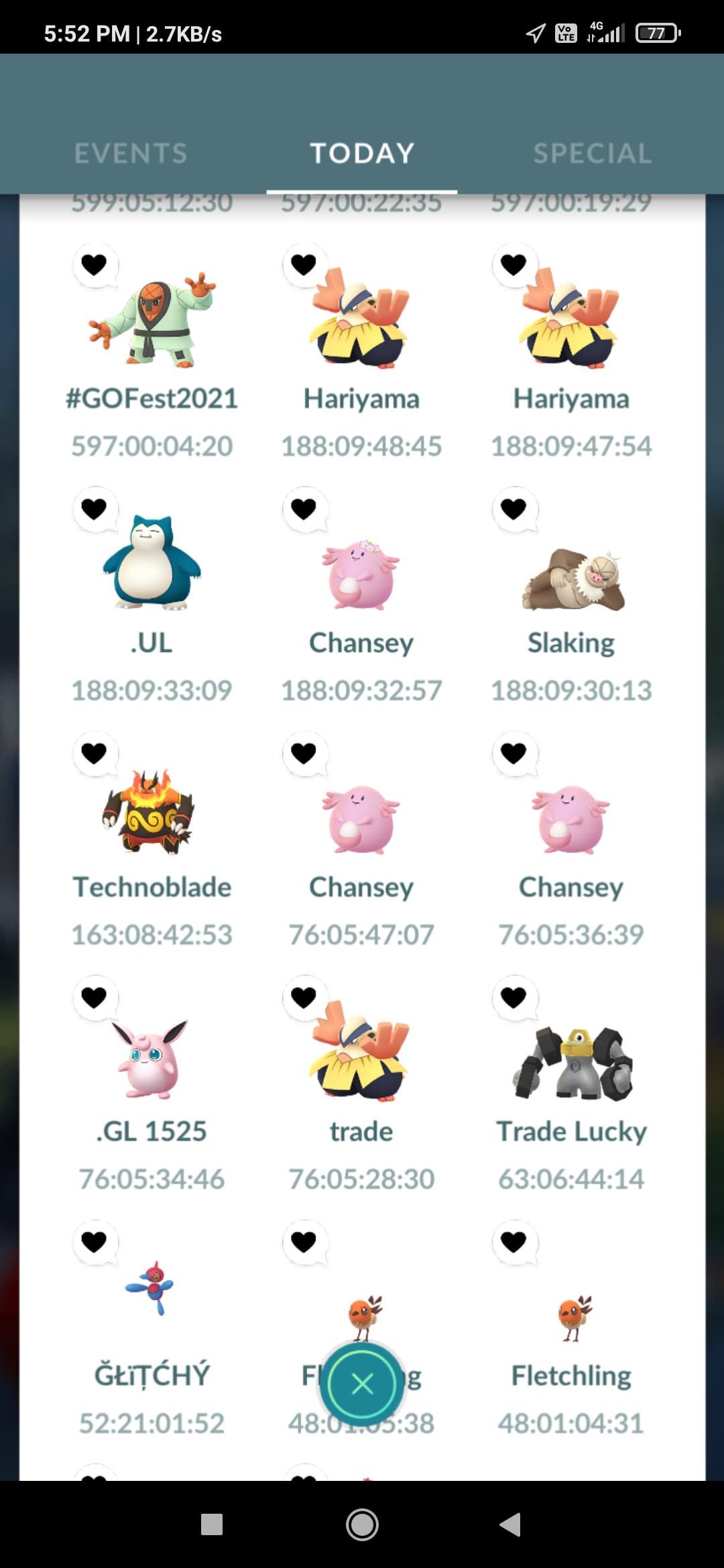Select the Chansey wearing a flower crown
Screen dimensions: 724x1568
pos(361,576)
